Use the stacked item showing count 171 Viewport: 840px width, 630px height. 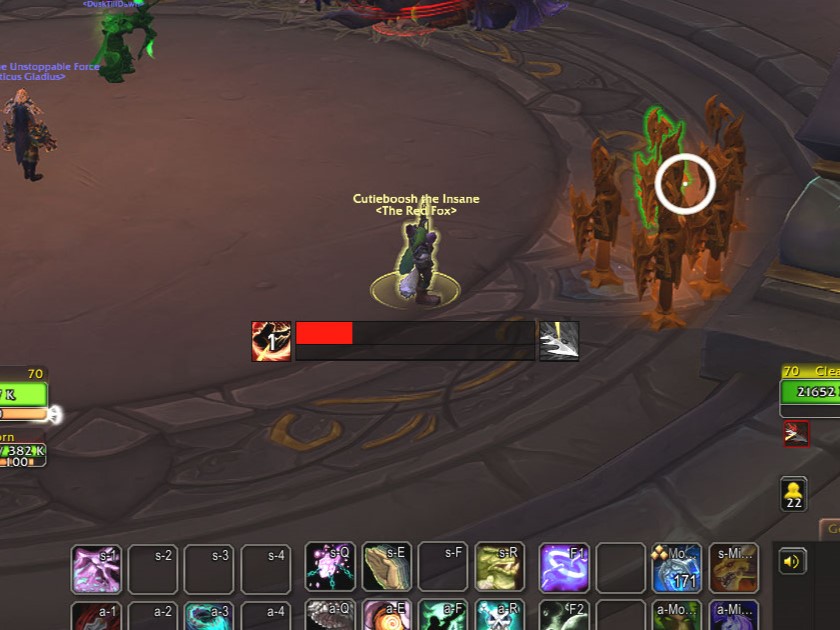677,568
